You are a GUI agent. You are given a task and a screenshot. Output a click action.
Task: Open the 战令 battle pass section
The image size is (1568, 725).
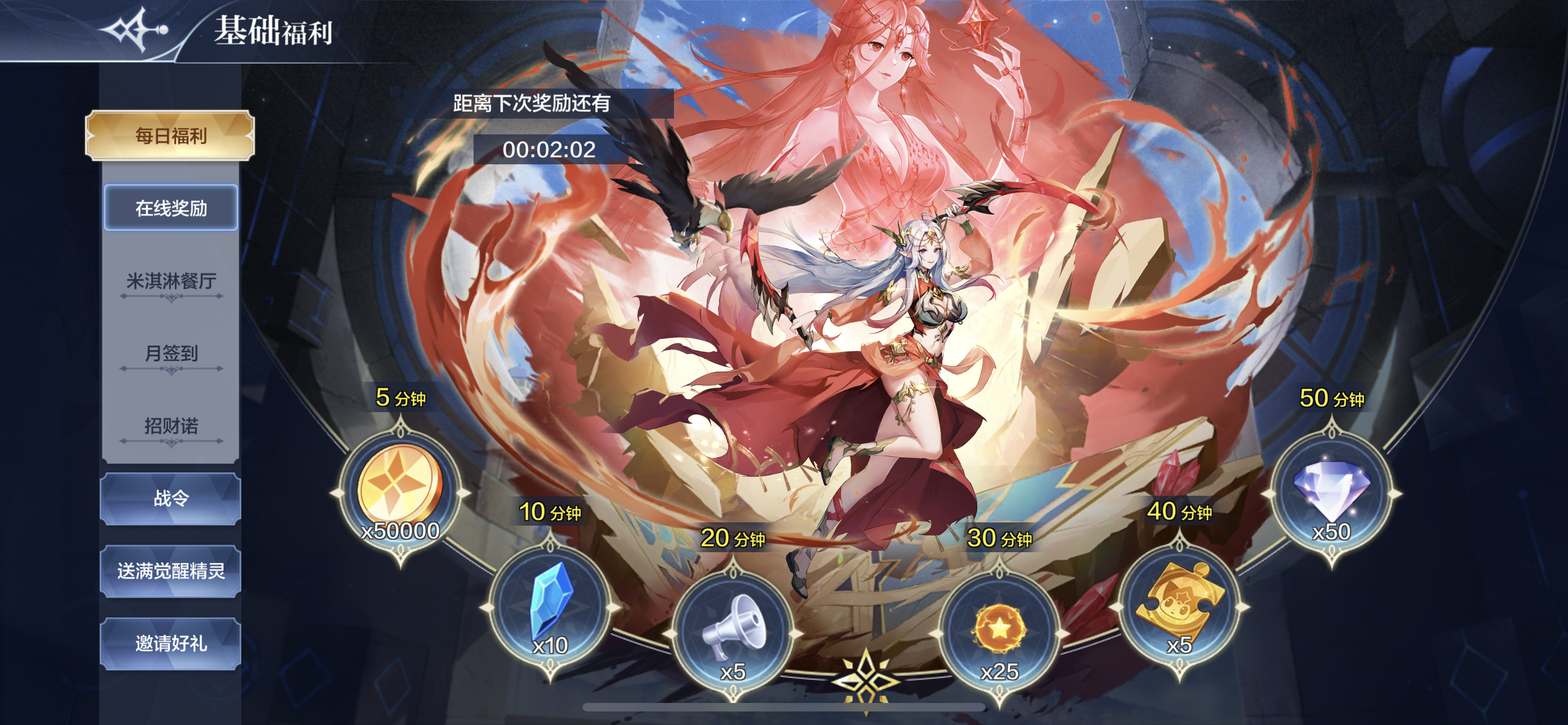[x=171, y=499]
